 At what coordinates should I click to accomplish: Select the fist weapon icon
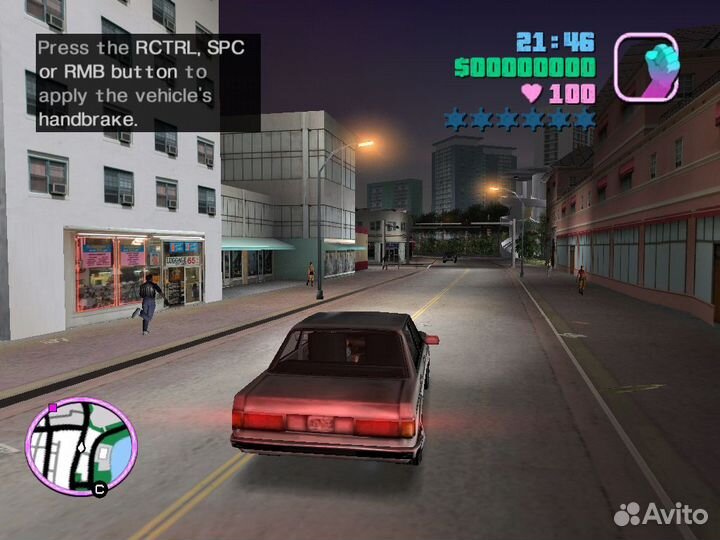point(646,67)
